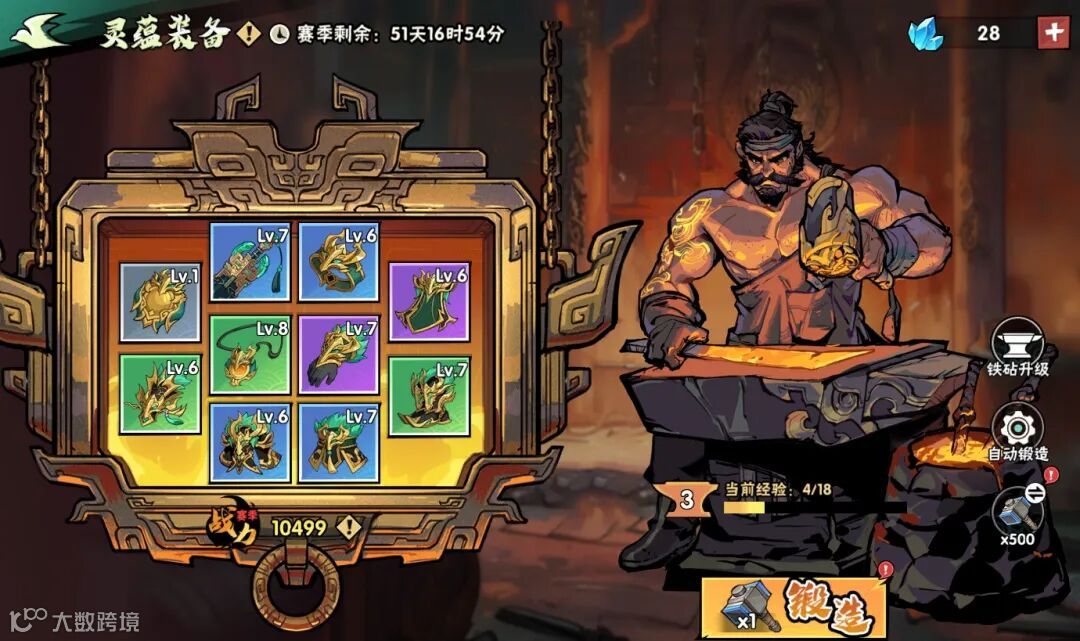Choose the Lv.6 bracer in blue slot
The height and width of the screenshot is (641, 1080).
click(x=339, y=261)
